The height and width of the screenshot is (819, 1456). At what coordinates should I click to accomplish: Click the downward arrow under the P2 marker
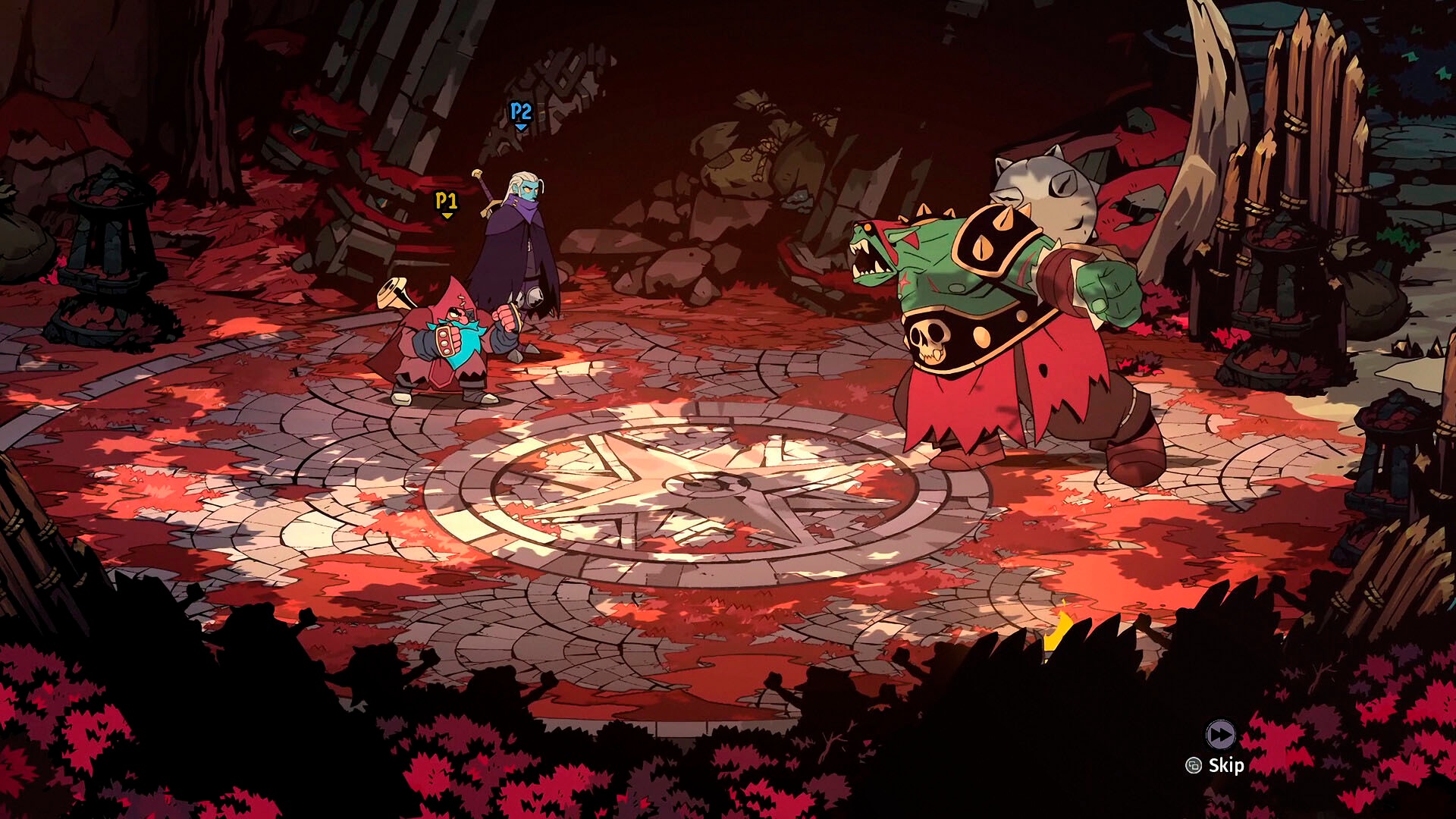tap(519, 129)
